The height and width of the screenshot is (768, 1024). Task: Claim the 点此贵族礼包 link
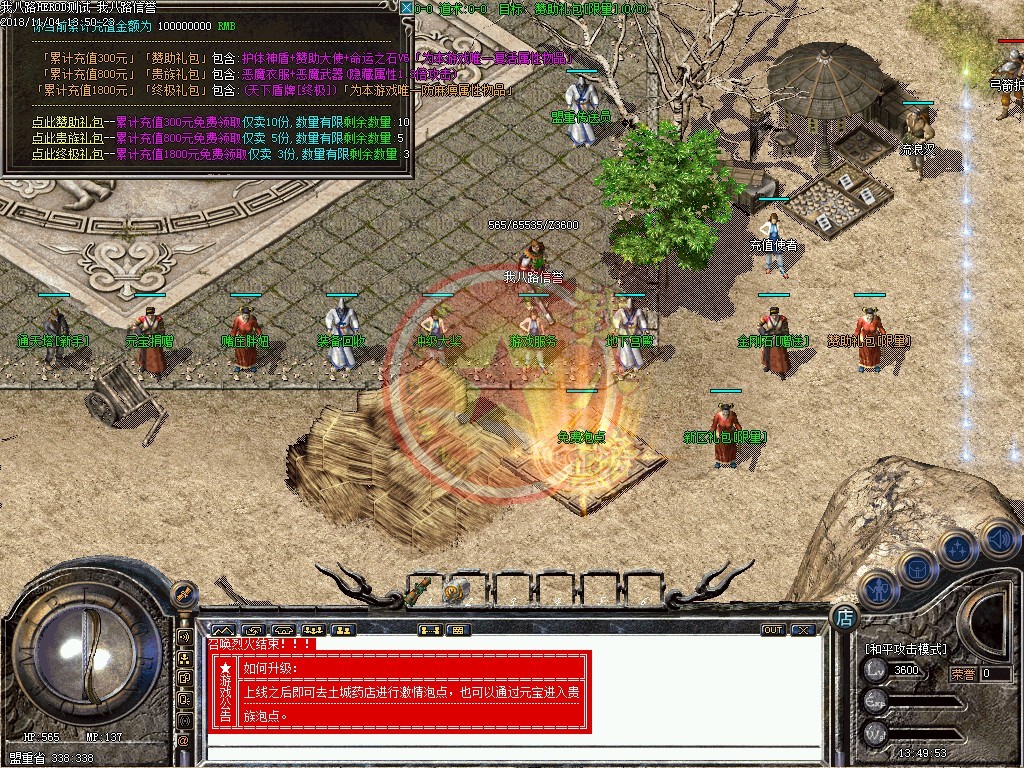67,138
